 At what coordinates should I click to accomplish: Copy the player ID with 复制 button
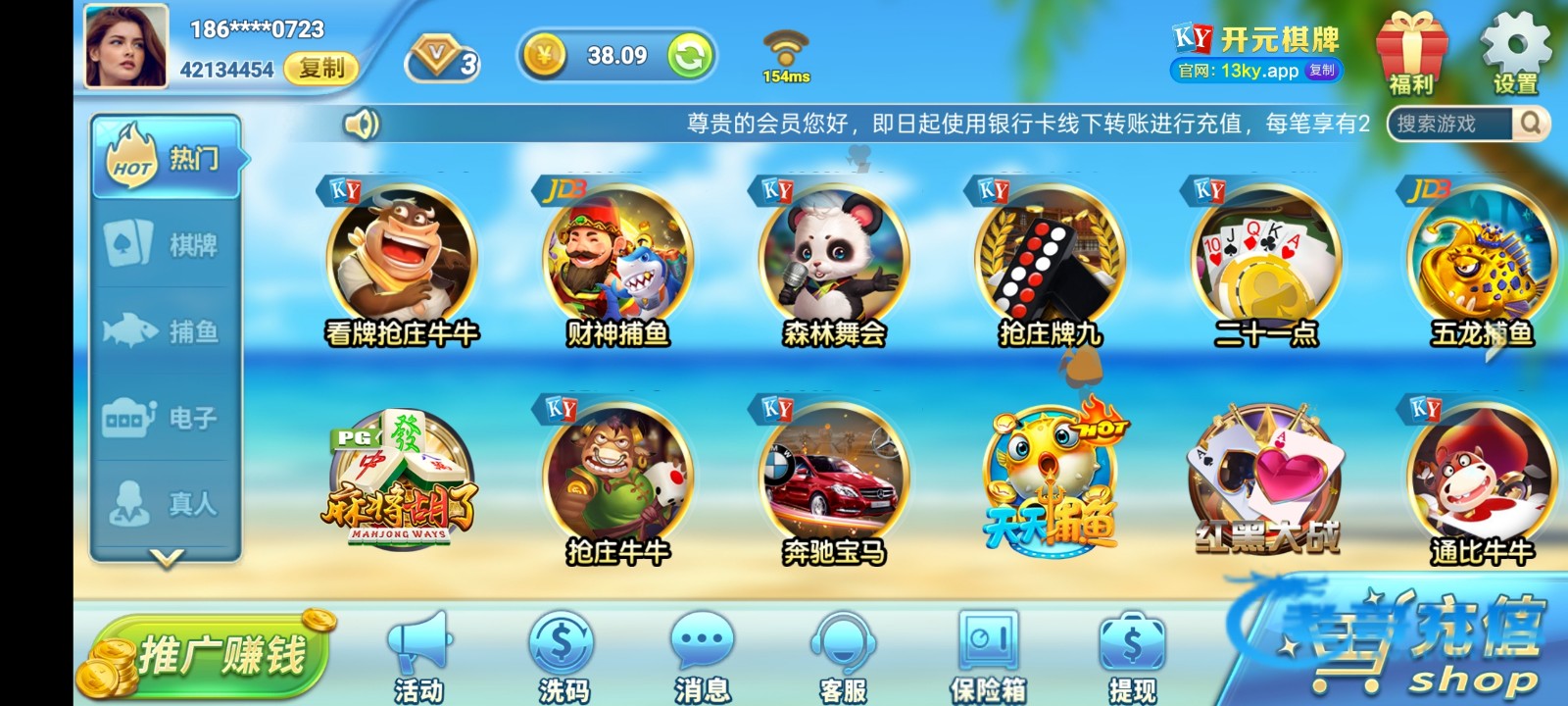[320, 68]
